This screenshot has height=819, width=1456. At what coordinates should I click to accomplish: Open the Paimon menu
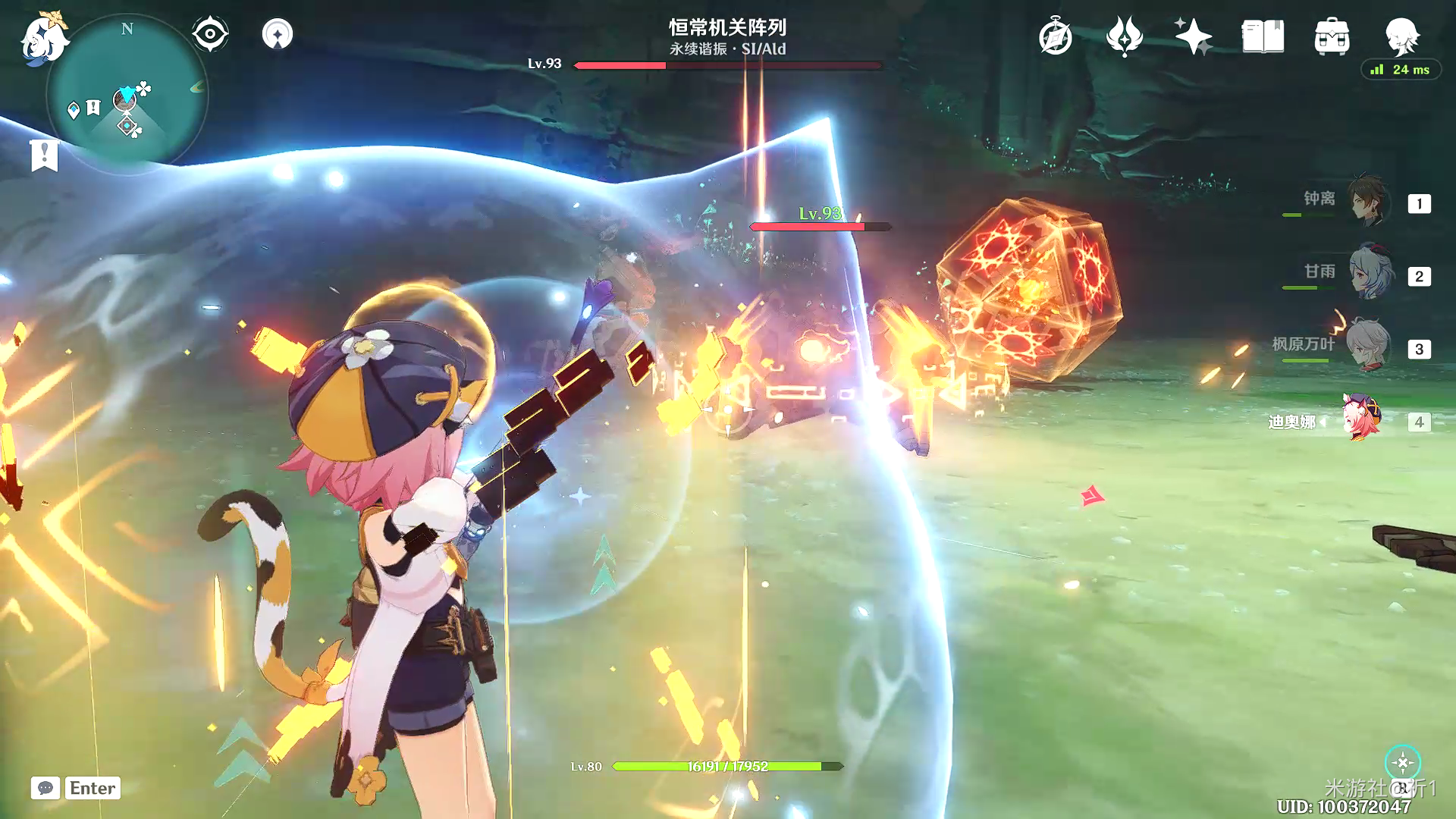click(x=44, y=36)
